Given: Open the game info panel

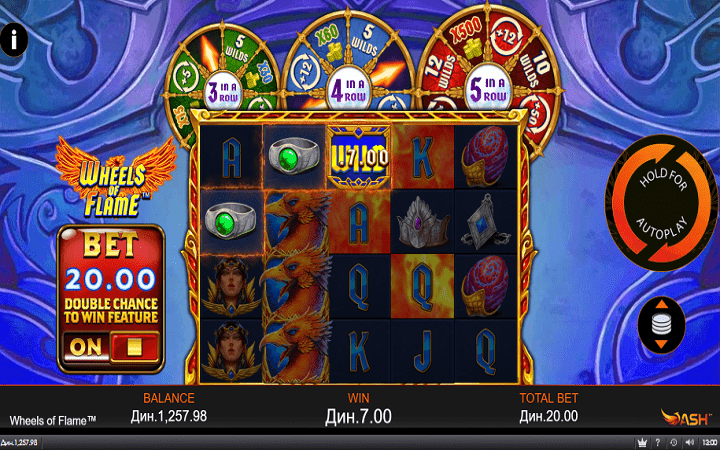Looking at the screenshot, I should click(x=14, y=40).
